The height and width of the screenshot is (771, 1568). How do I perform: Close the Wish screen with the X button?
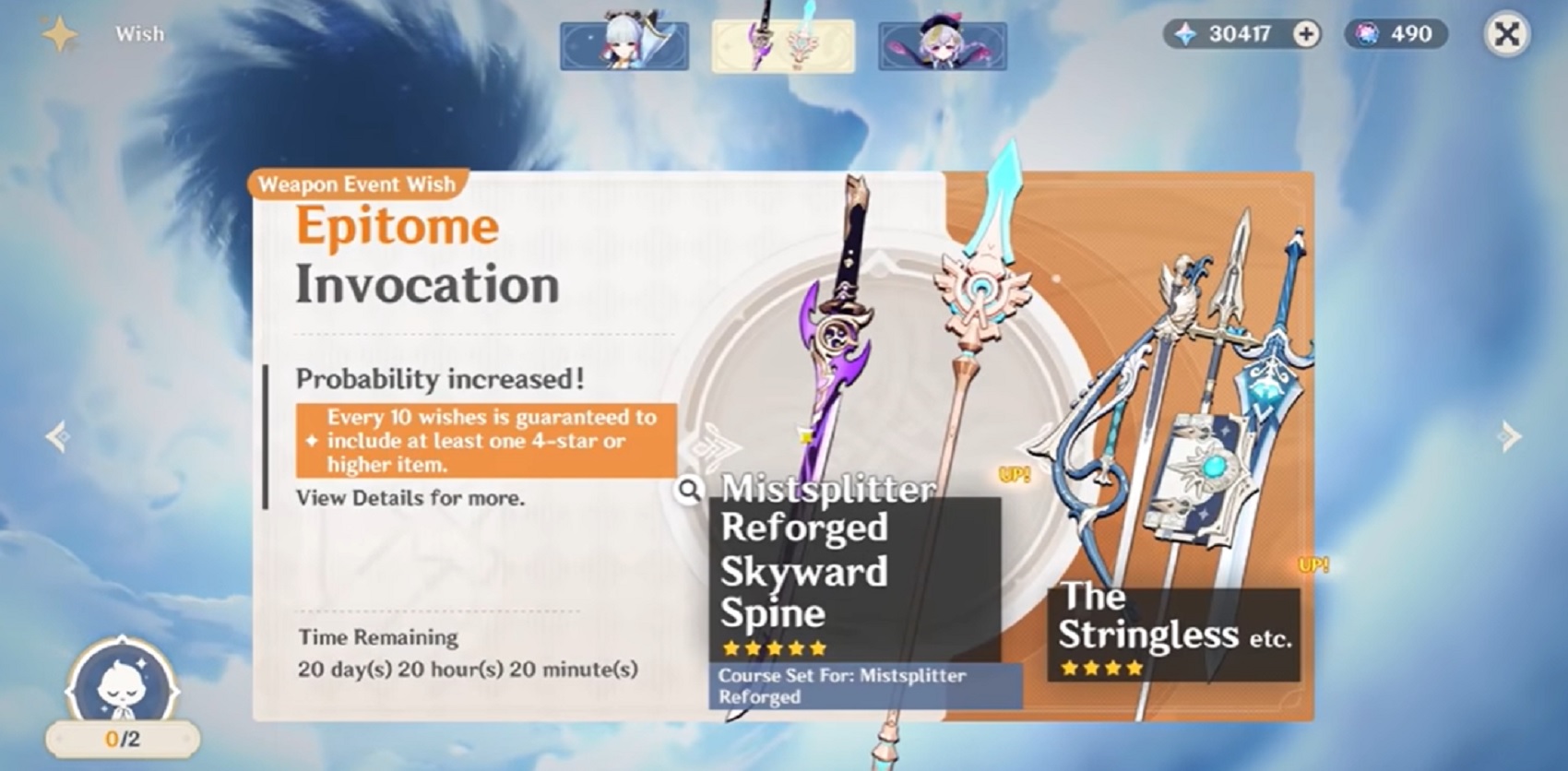1507,33
